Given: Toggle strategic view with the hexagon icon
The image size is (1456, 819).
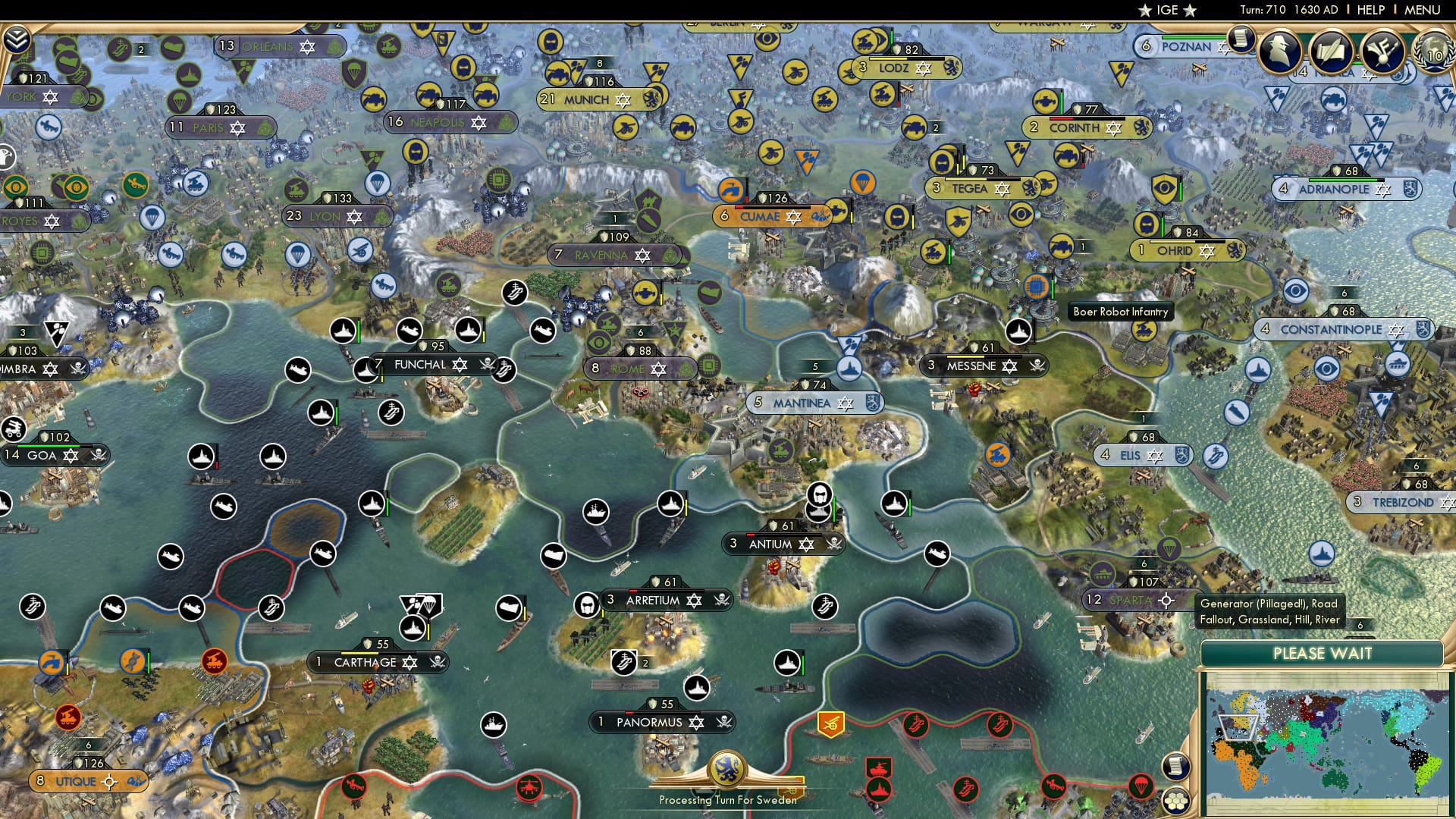Looking at the screenshot, I should (1175, 802).
